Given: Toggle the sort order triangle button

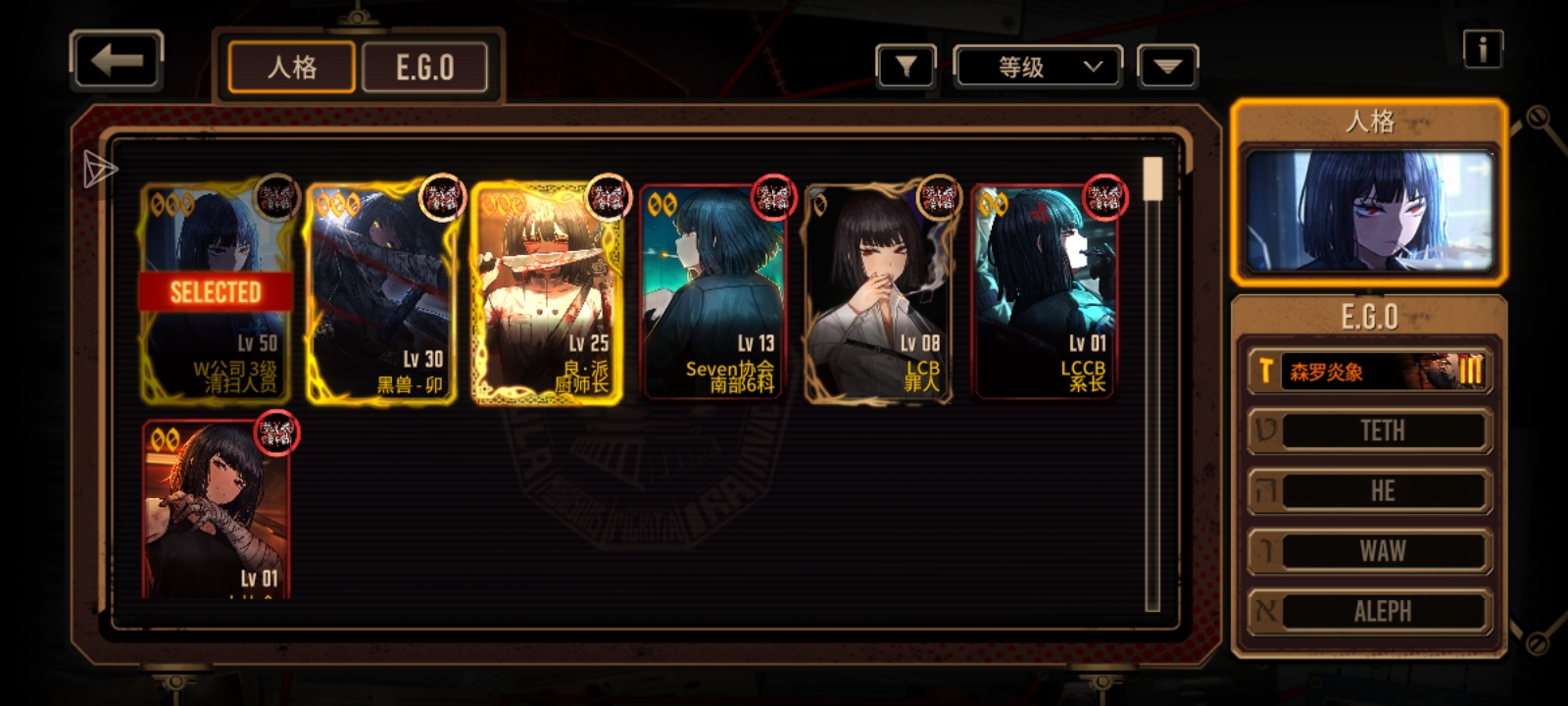Looking at the screenshot, I should [1166, 67].
